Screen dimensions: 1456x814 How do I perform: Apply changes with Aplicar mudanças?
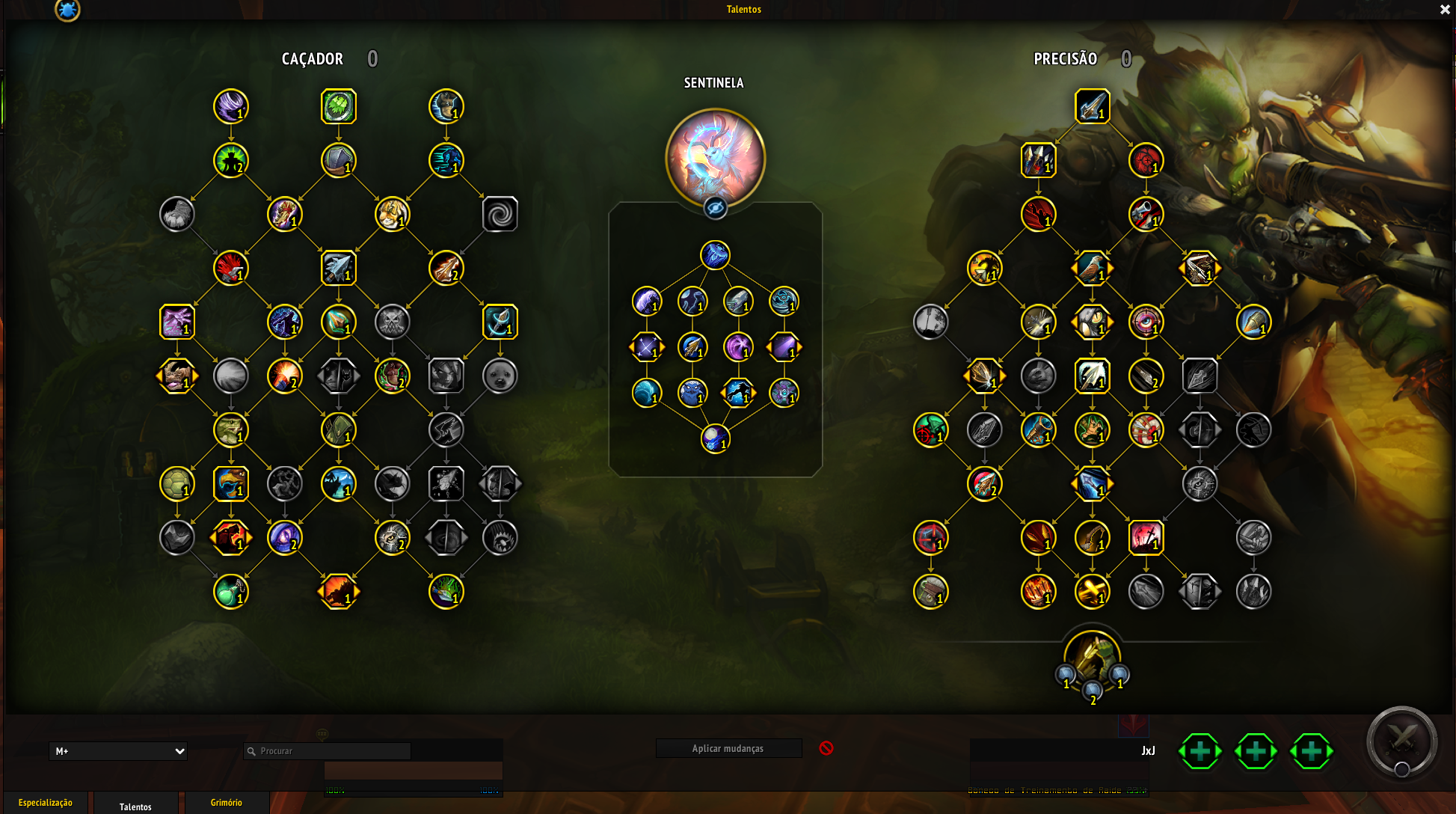(728, 748)
